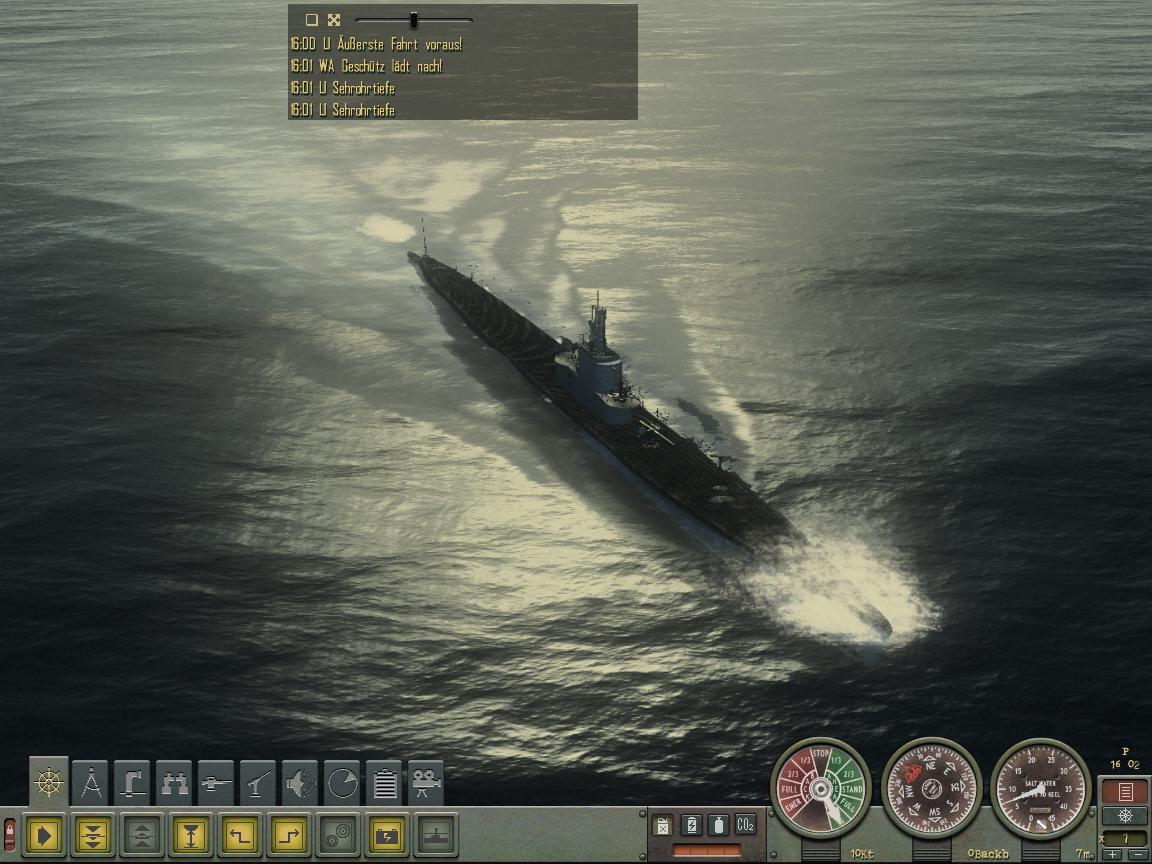Decrease time compression with minus button
1152x864 pixels.
[x=1136, y=855]
